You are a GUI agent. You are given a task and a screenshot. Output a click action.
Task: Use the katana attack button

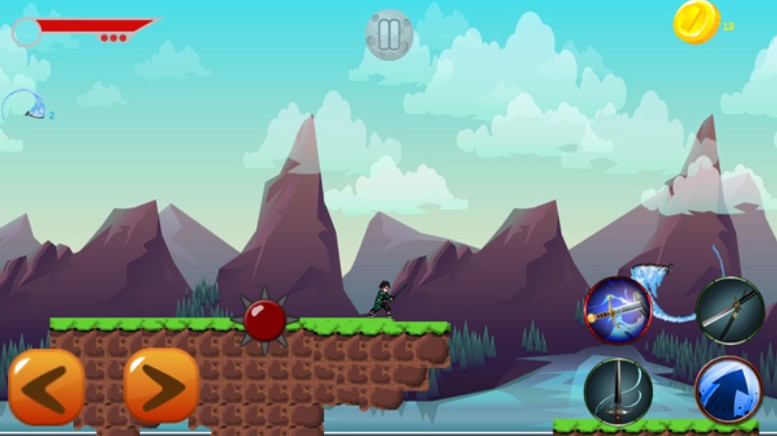(x=730, y=311)
